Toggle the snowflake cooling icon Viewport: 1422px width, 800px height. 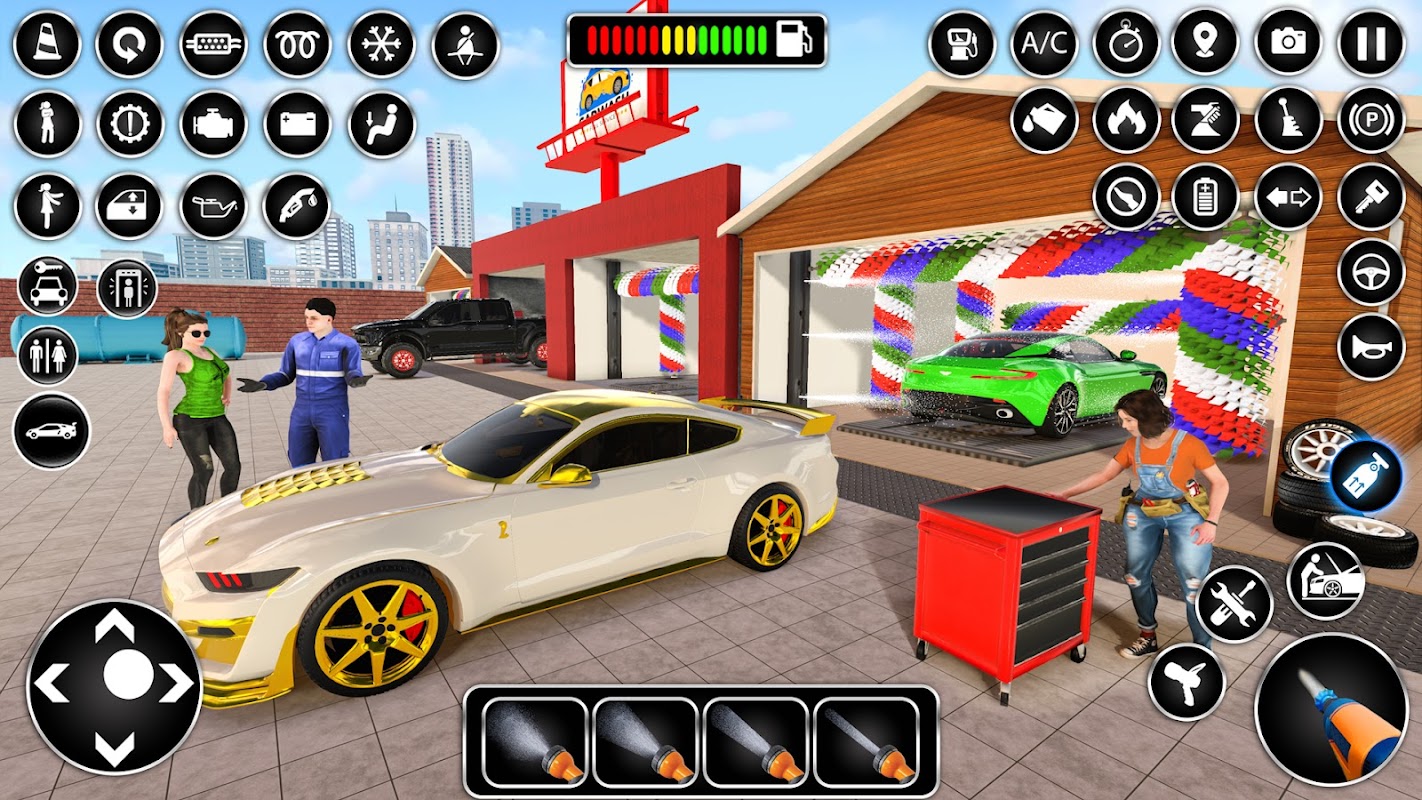381,44
